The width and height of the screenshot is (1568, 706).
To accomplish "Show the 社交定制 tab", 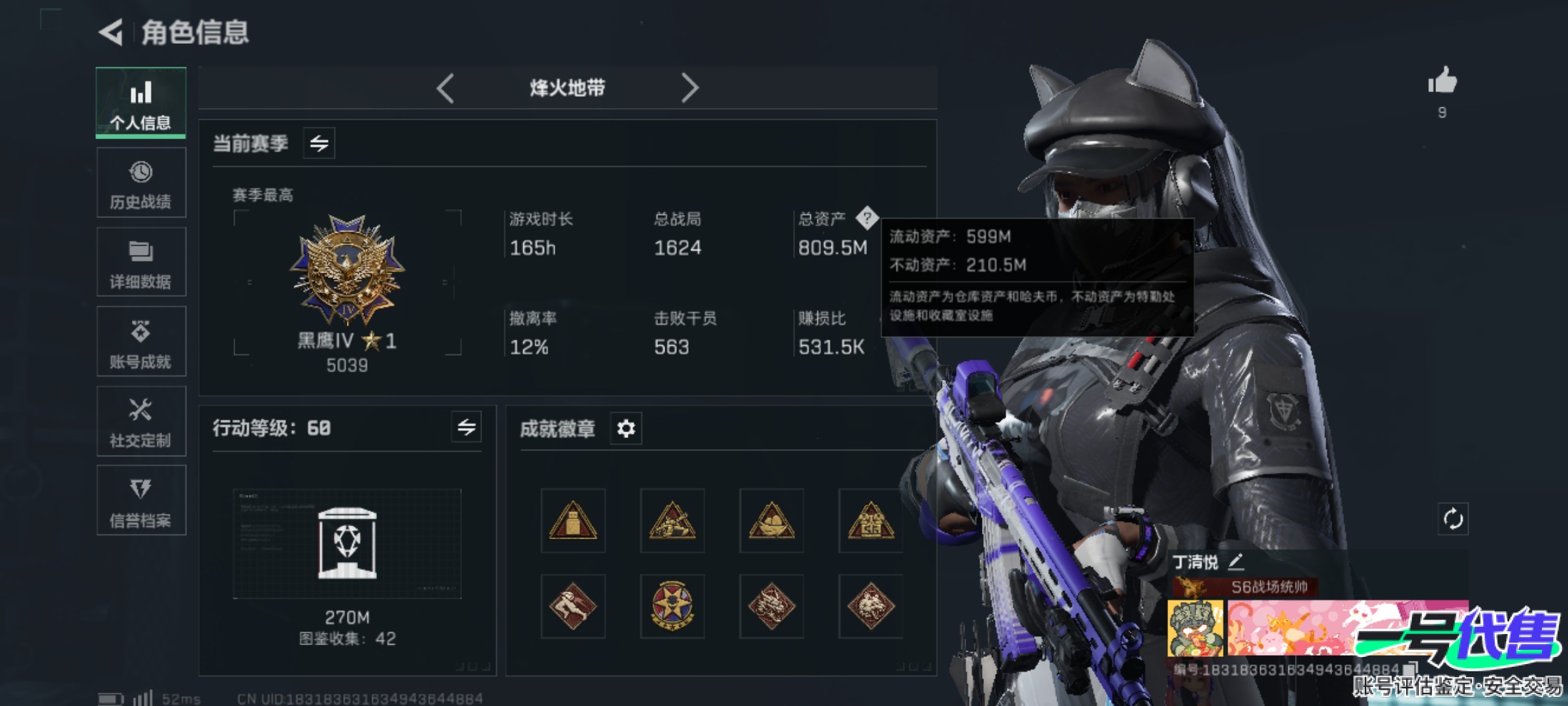I will click(141, 422).
